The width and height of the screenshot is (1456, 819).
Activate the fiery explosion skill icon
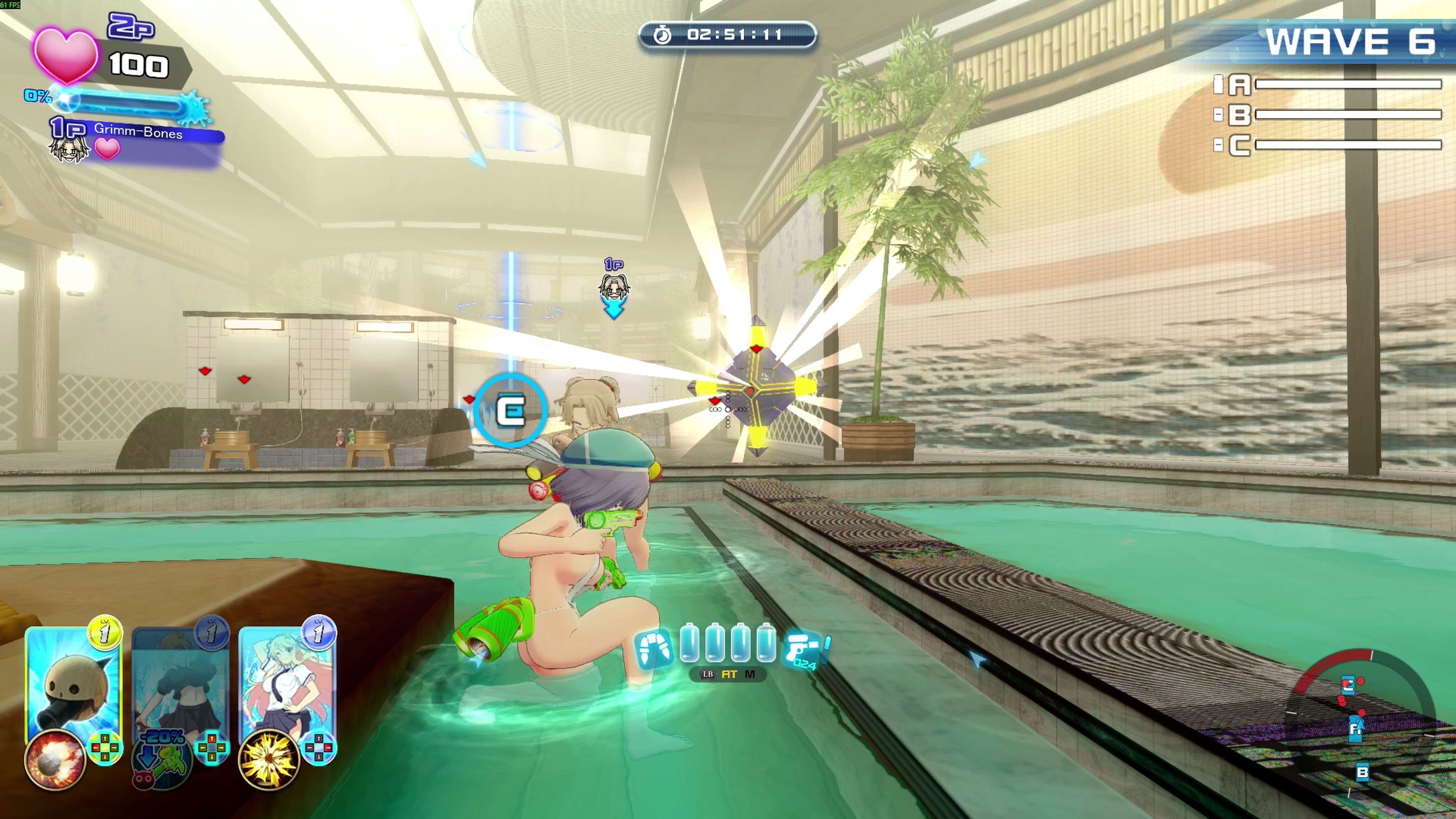tap(55, 759)
